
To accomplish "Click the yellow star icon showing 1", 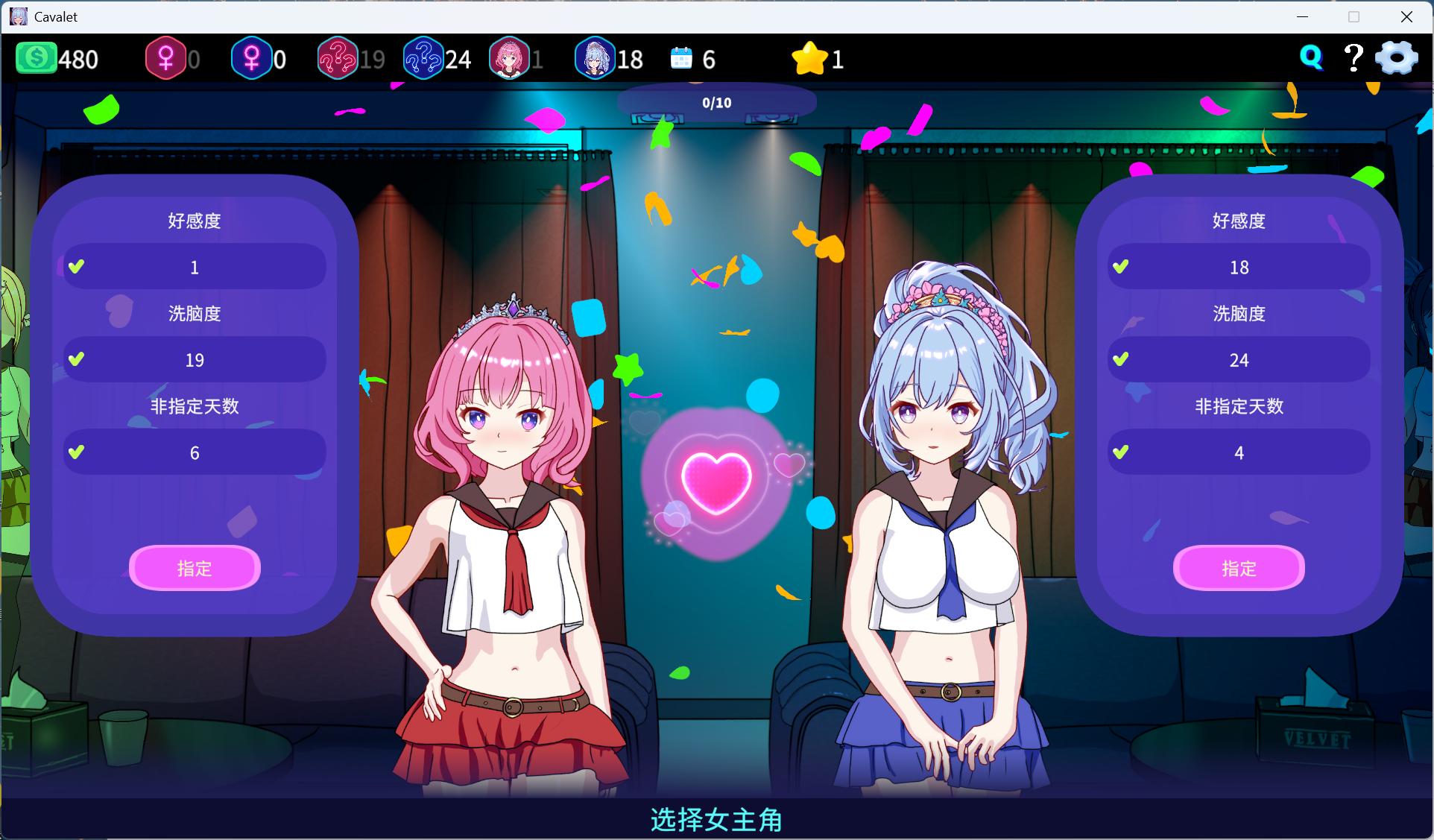I will pos(810,57).
